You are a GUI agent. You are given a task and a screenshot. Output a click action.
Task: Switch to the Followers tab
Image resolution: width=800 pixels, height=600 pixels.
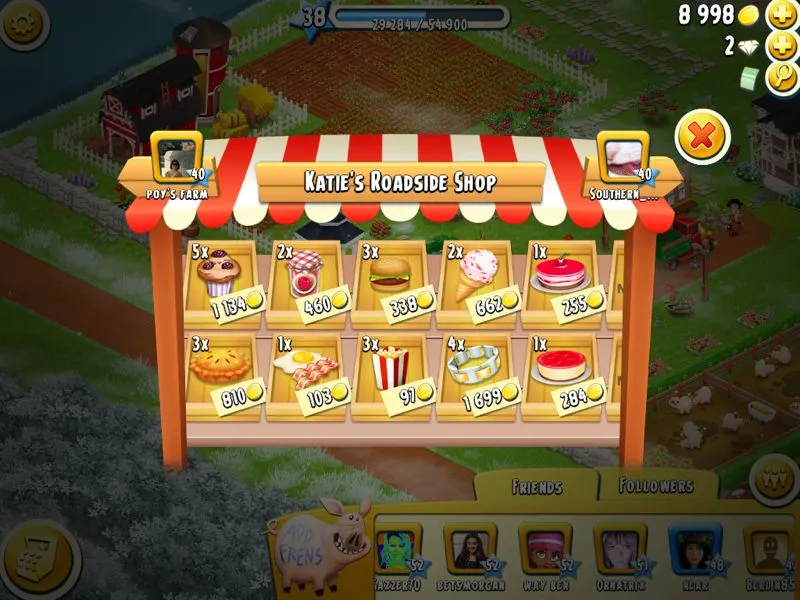coord(656,486)
